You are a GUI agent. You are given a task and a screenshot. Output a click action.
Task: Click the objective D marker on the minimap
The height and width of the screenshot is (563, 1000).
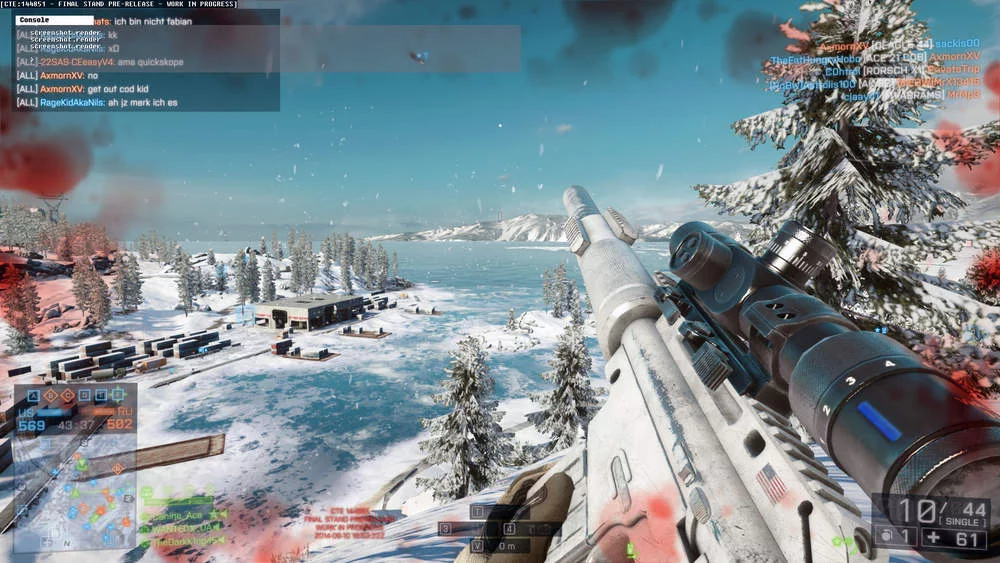117,469
